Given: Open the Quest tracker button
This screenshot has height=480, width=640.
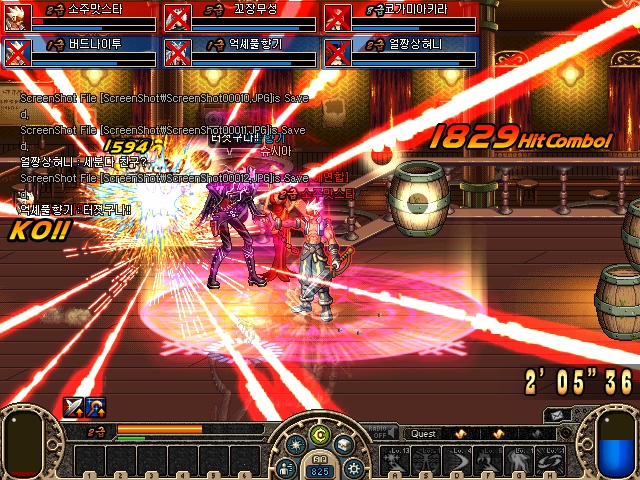Looking at the screenshot, I should click(x=424, y=434).
